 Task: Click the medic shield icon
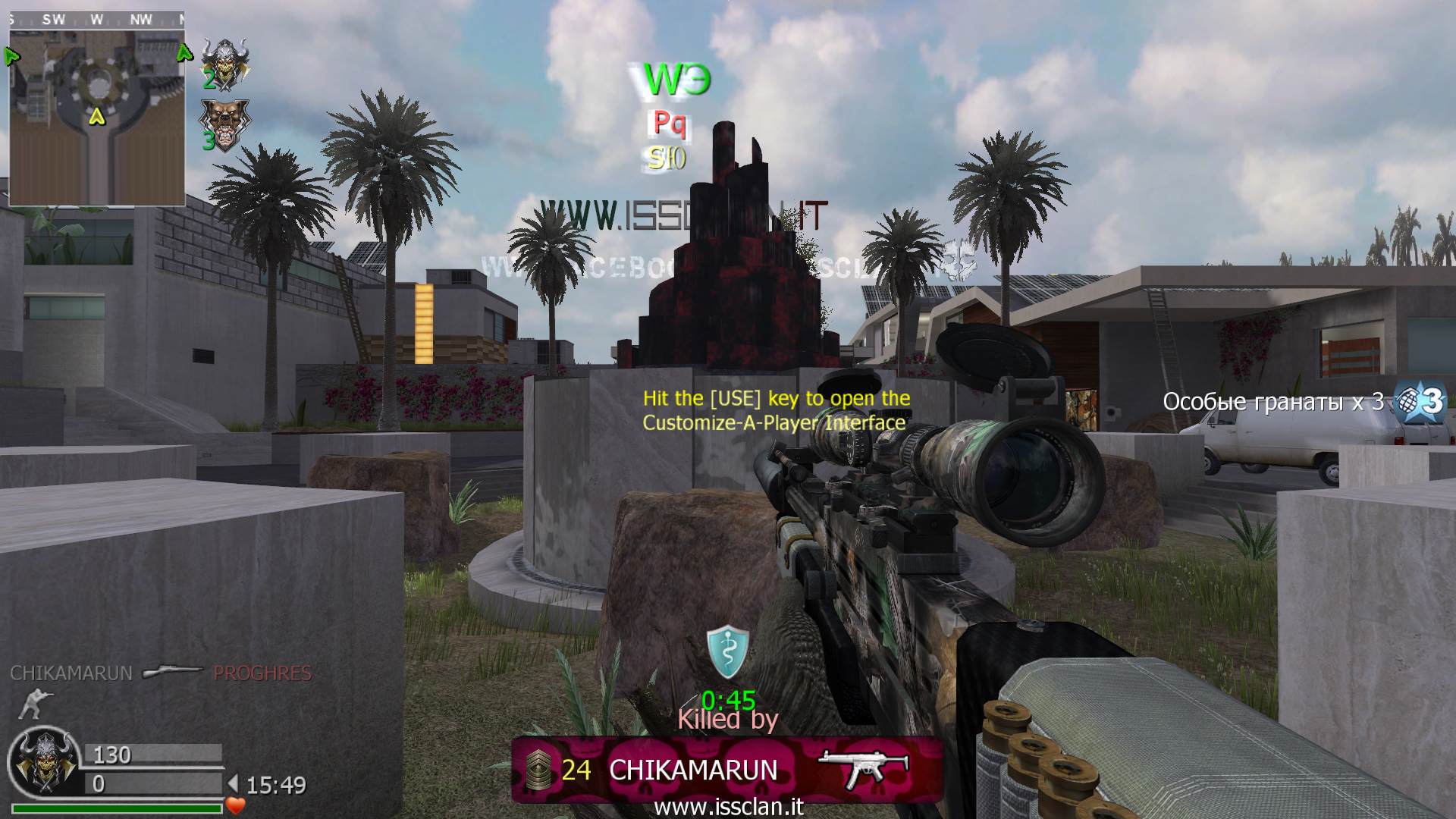pos(727,651)
